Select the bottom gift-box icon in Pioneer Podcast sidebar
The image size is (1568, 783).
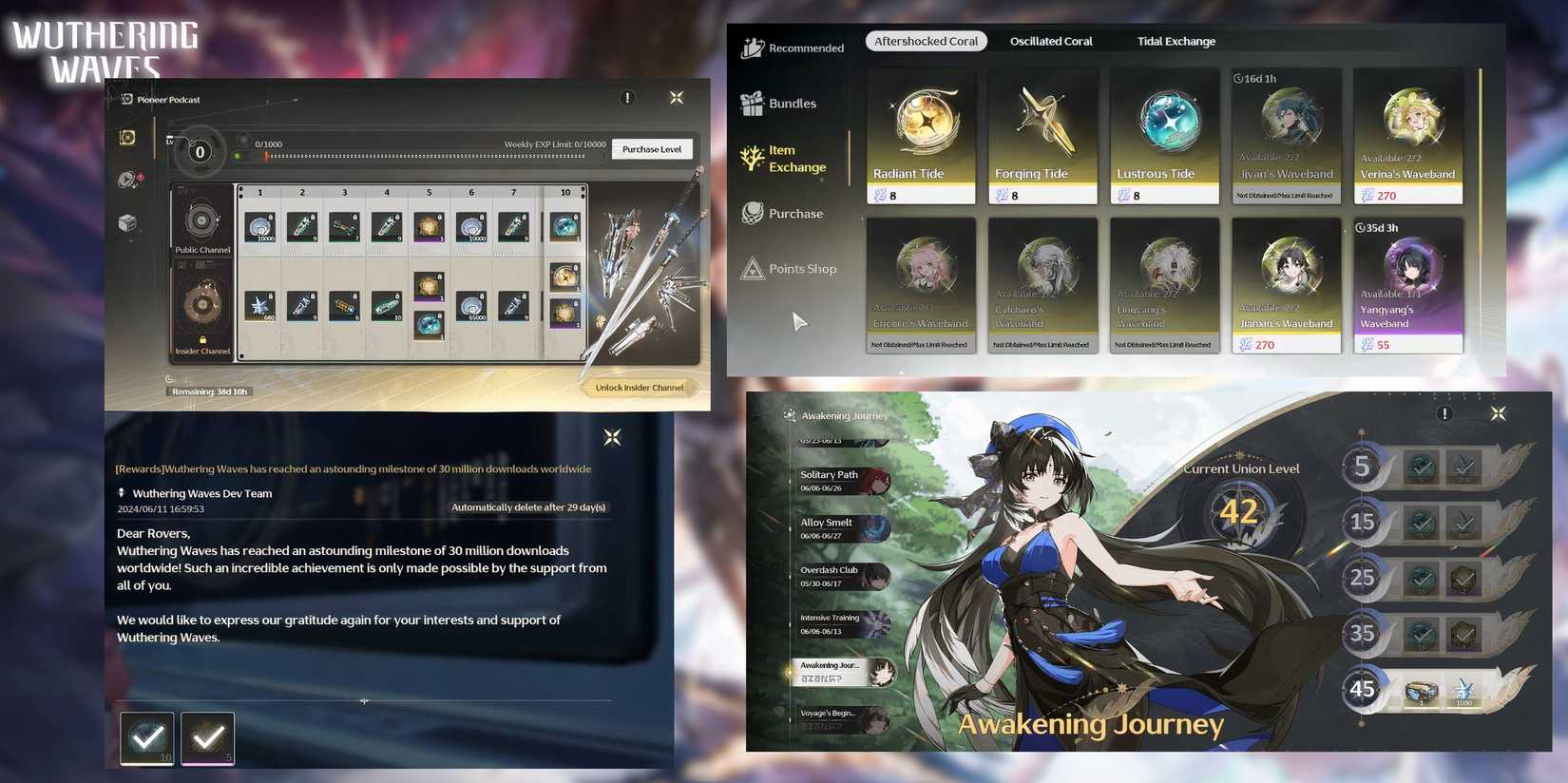tap(129, 222)
